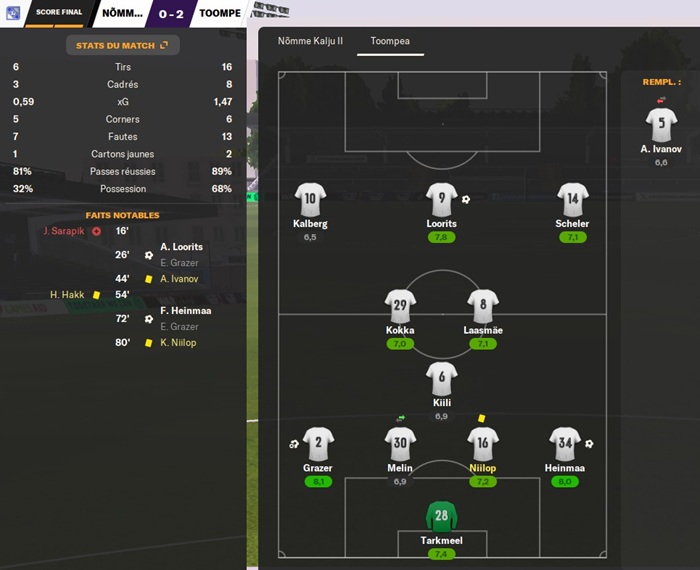Click Laasmäe's number 8 shirt
The image size is (700, 570).
tap(483, 305)
